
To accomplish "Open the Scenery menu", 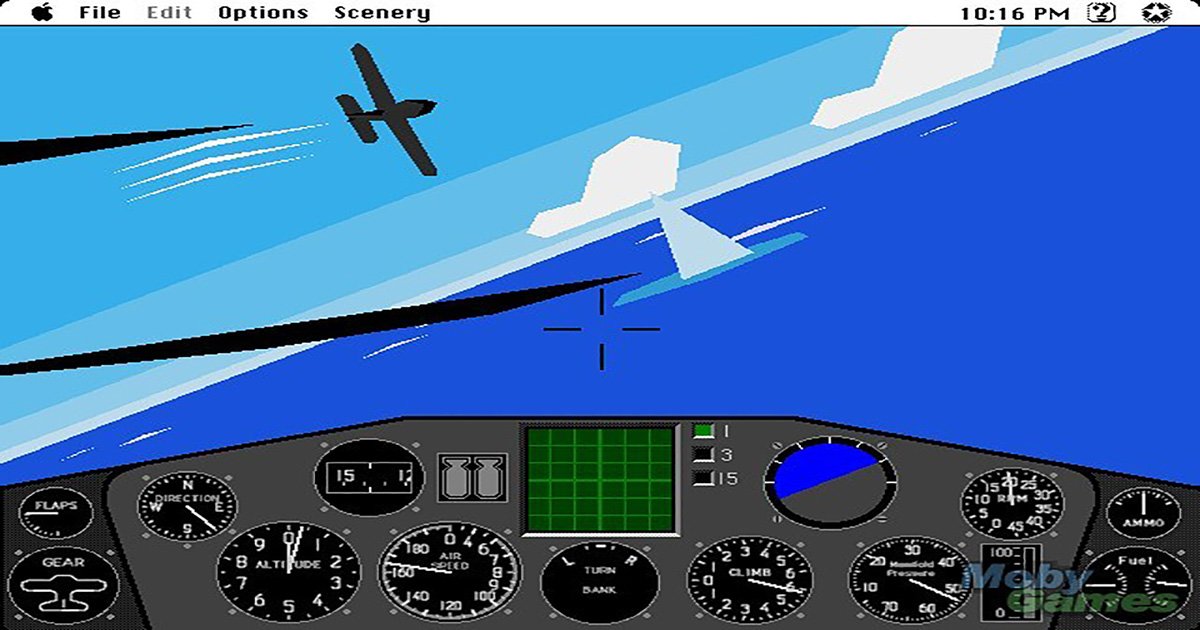I will coord(382,13).
